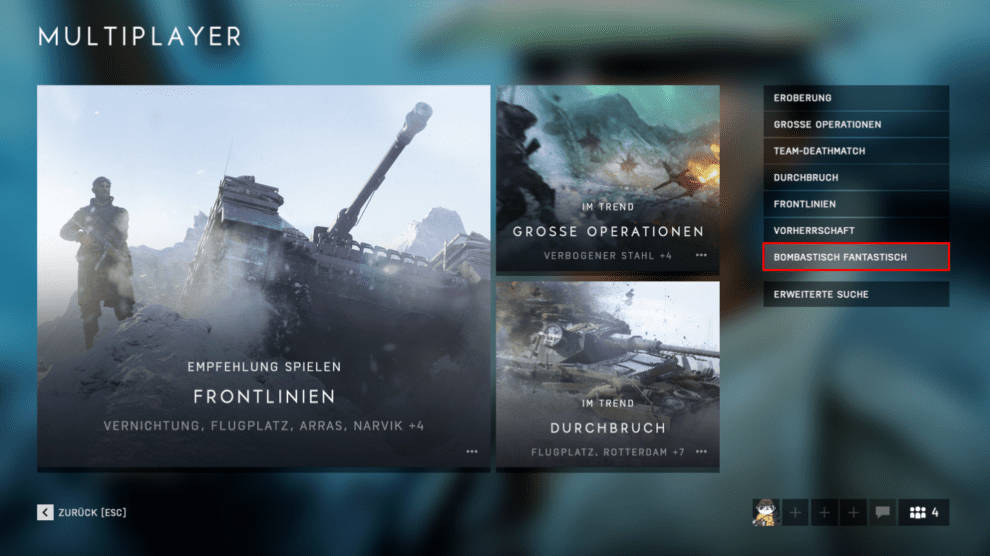
Task: Choose Frontlinien from the mode list
Action: coord(855,204)
